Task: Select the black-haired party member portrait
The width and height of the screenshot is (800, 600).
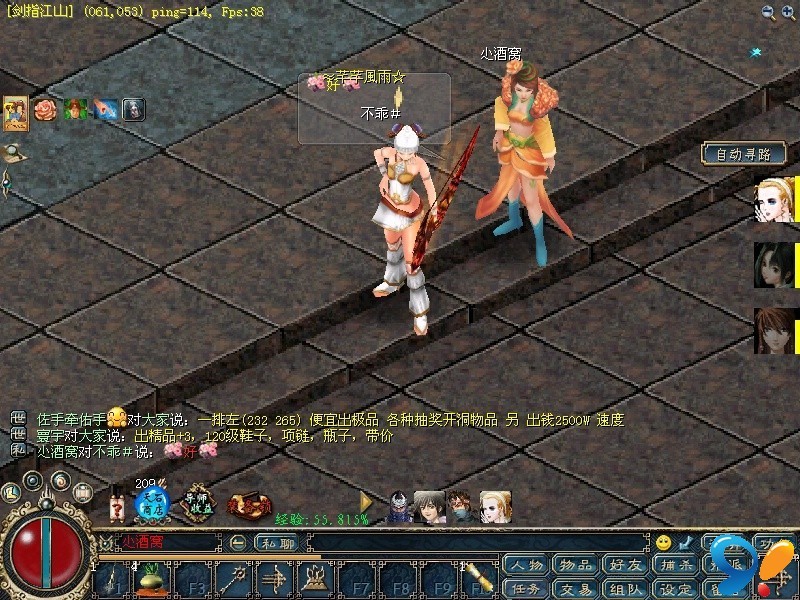Action: tap(772, 264)
